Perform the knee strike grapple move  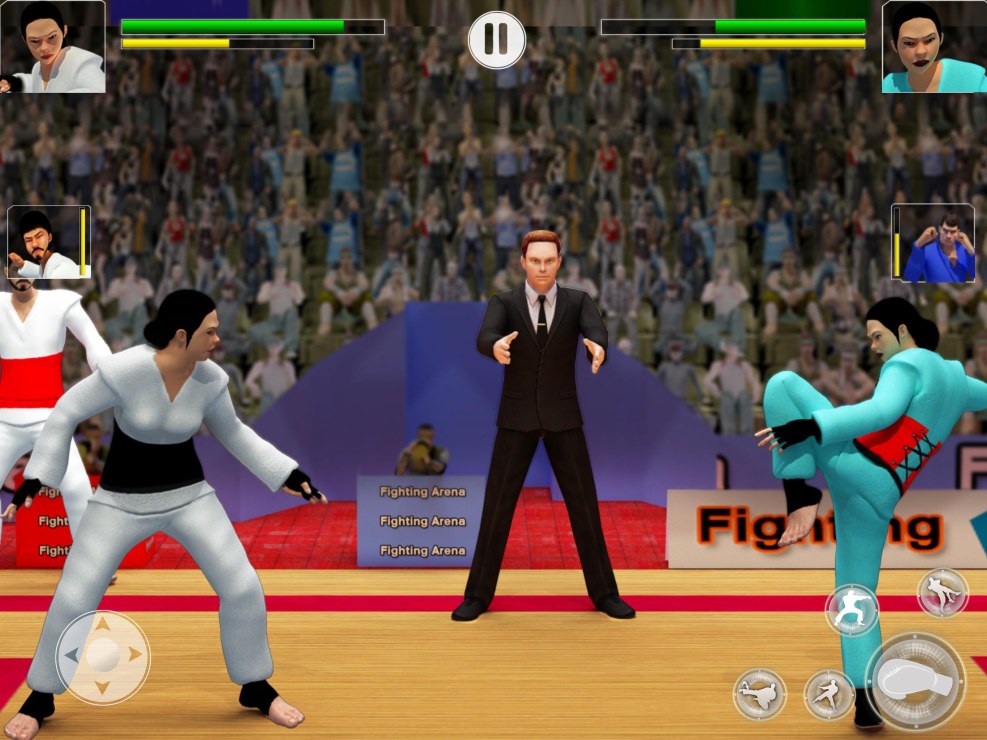[942, 593]
